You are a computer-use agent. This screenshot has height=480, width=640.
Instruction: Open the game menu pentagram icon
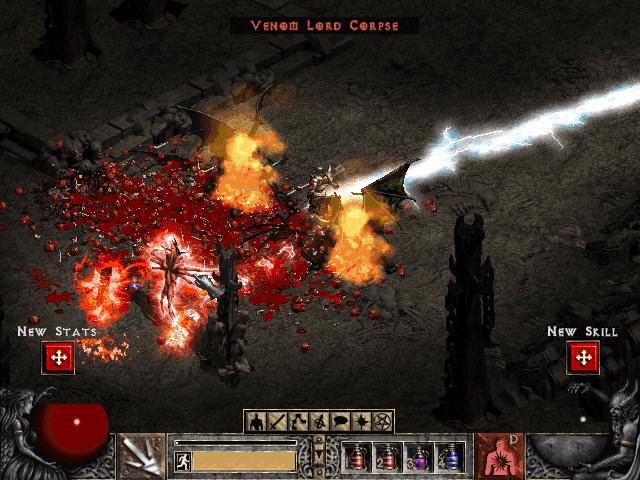pyautogui.click(x=383, y=421)
